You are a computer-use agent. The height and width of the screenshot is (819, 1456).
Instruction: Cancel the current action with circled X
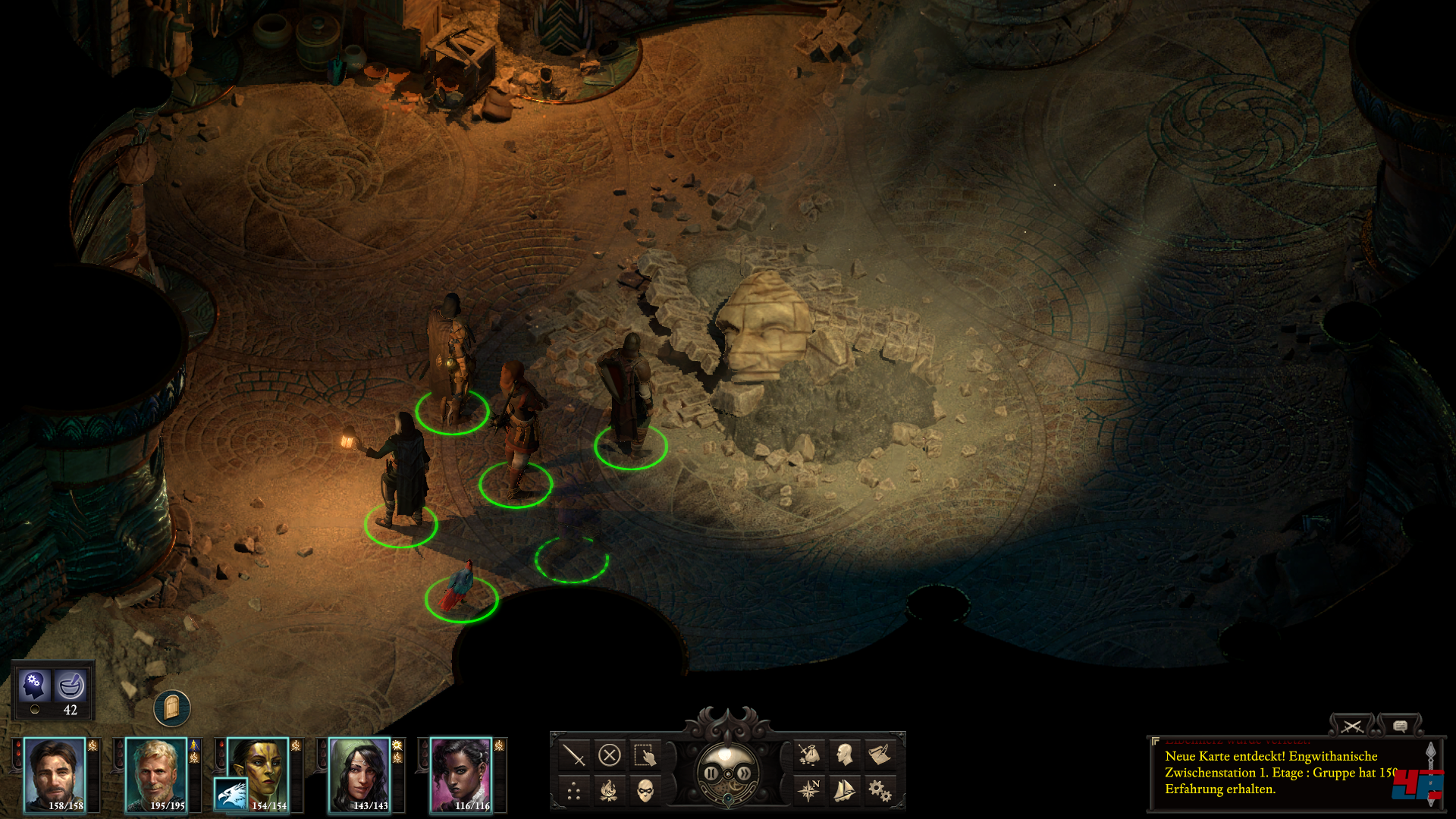pos(610,755)
